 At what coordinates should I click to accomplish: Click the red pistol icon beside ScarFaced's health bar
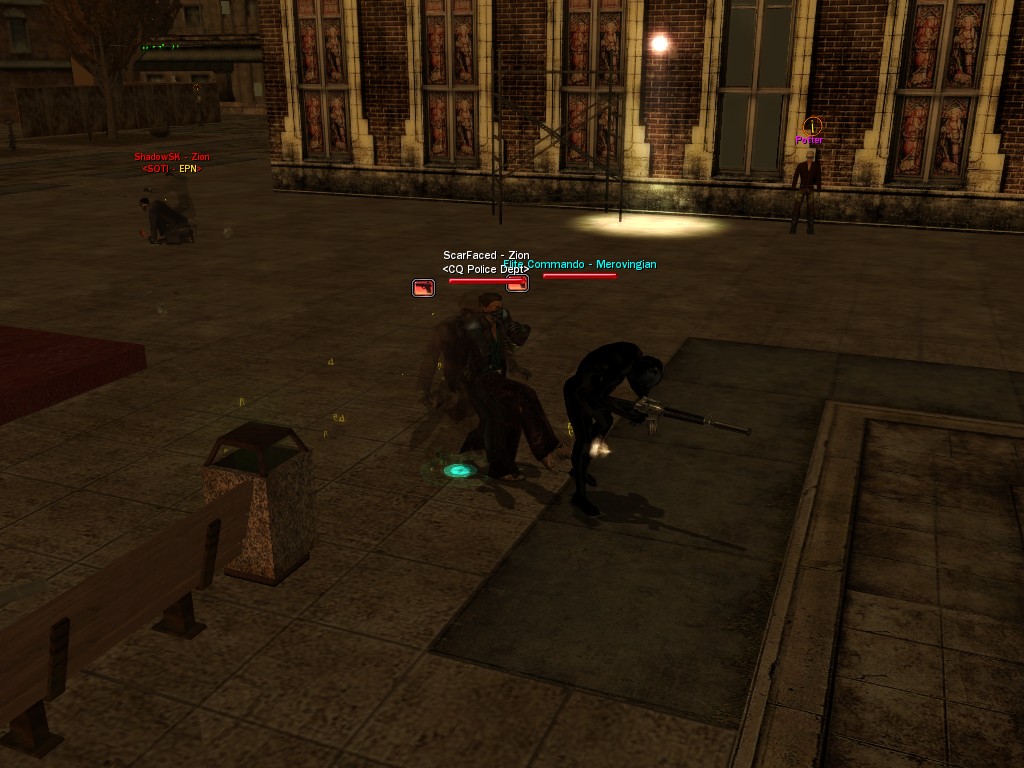[x=424, y=288]
